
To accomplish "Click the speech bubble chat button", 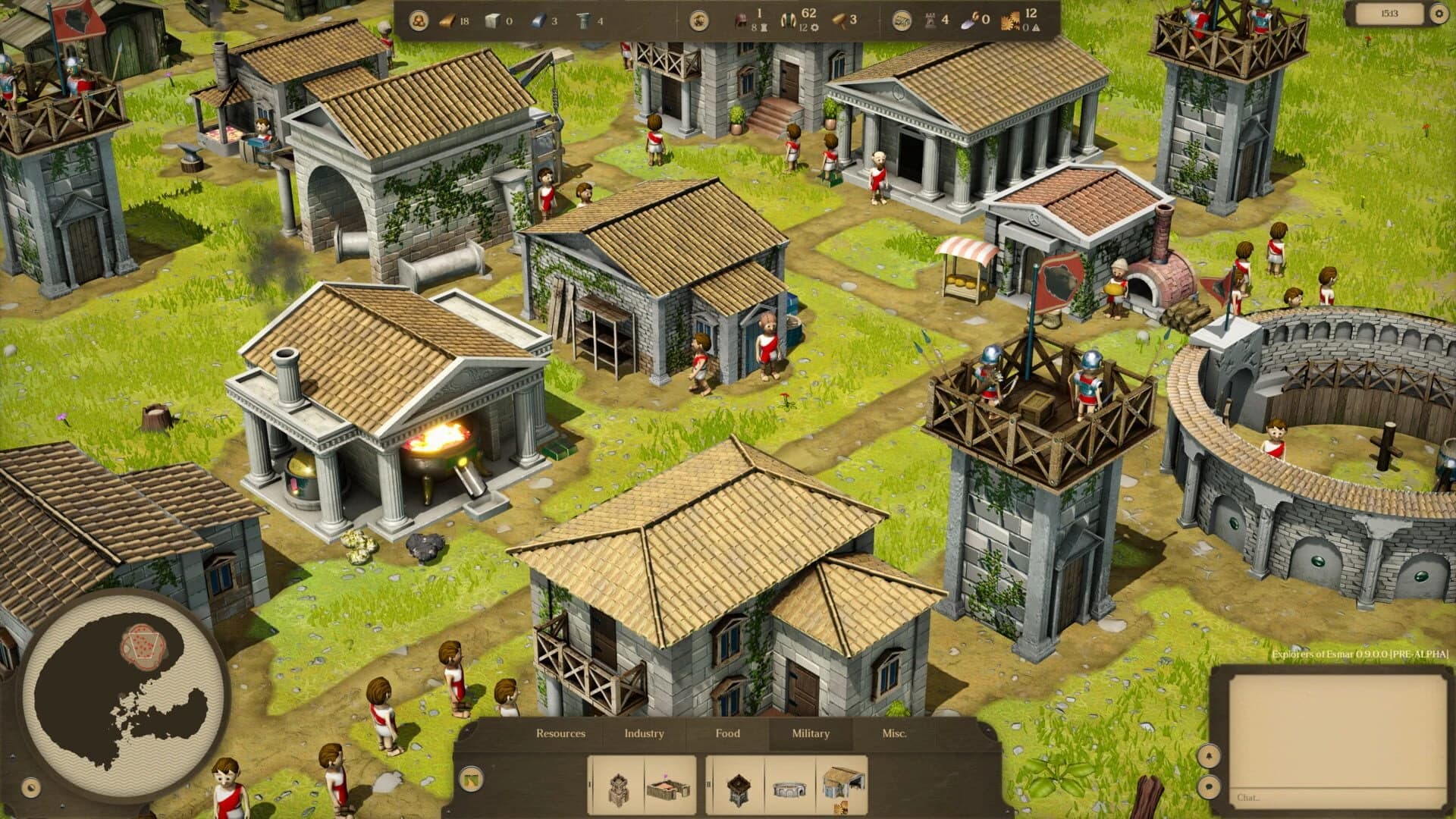I will point(1208,786).
